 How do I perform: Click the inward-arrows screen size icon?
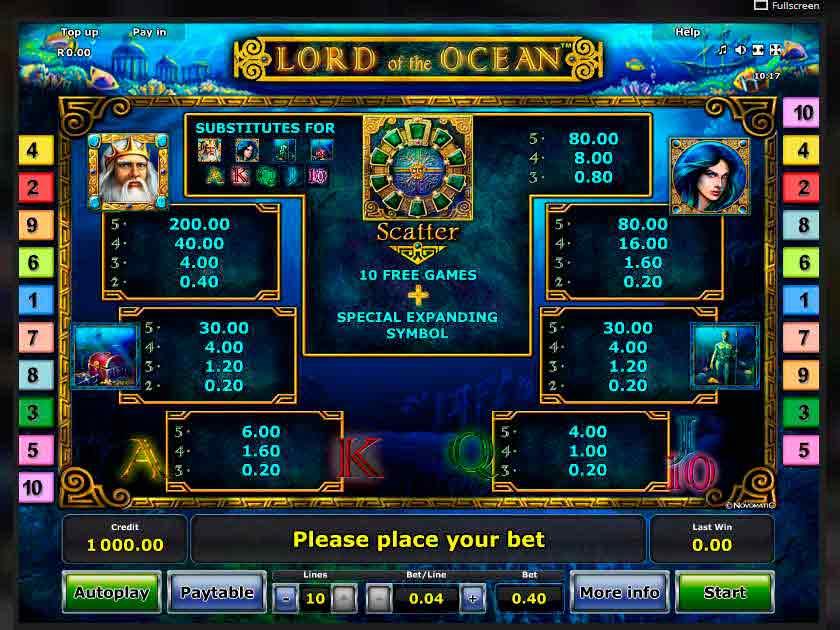coord(757,49)
